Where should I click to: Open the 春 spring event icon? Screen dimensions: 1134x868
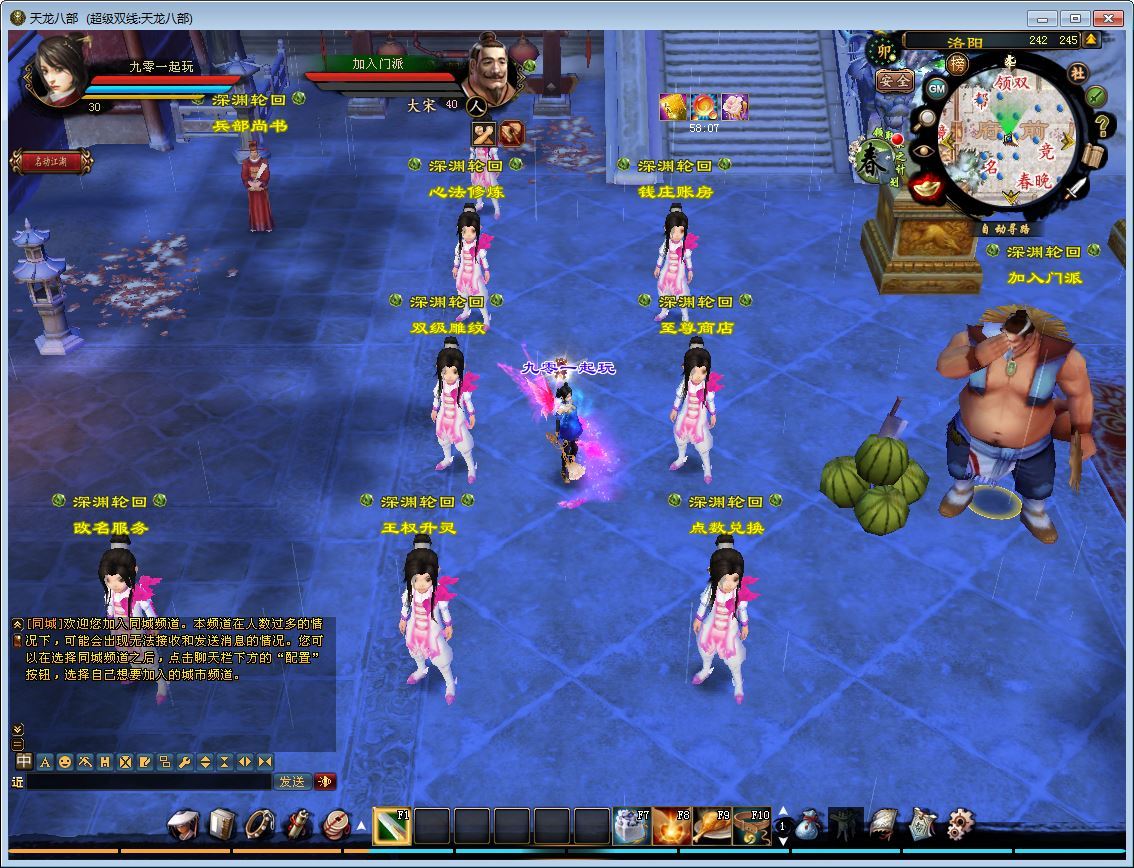pos(873,162)
